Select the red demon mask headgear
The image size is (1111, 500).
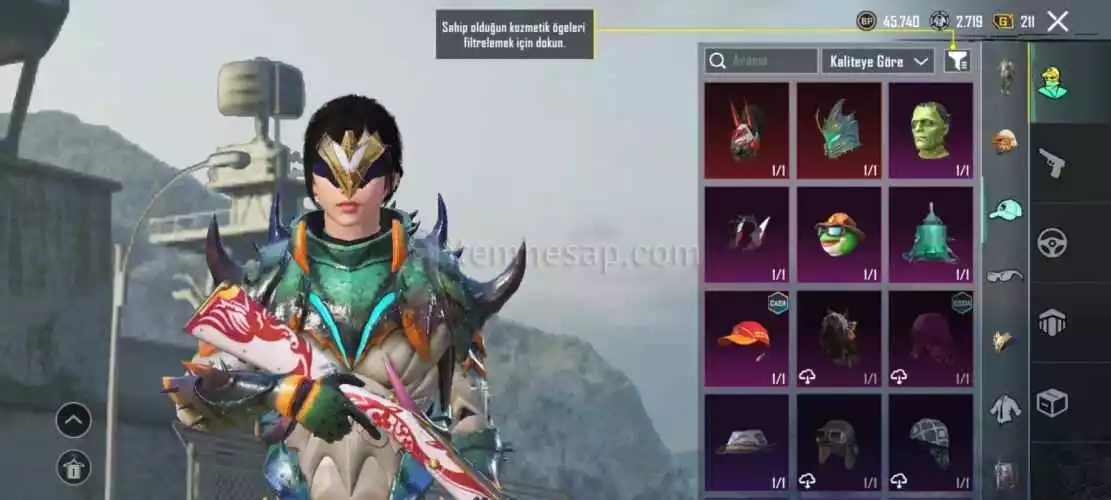coord(746,130)
